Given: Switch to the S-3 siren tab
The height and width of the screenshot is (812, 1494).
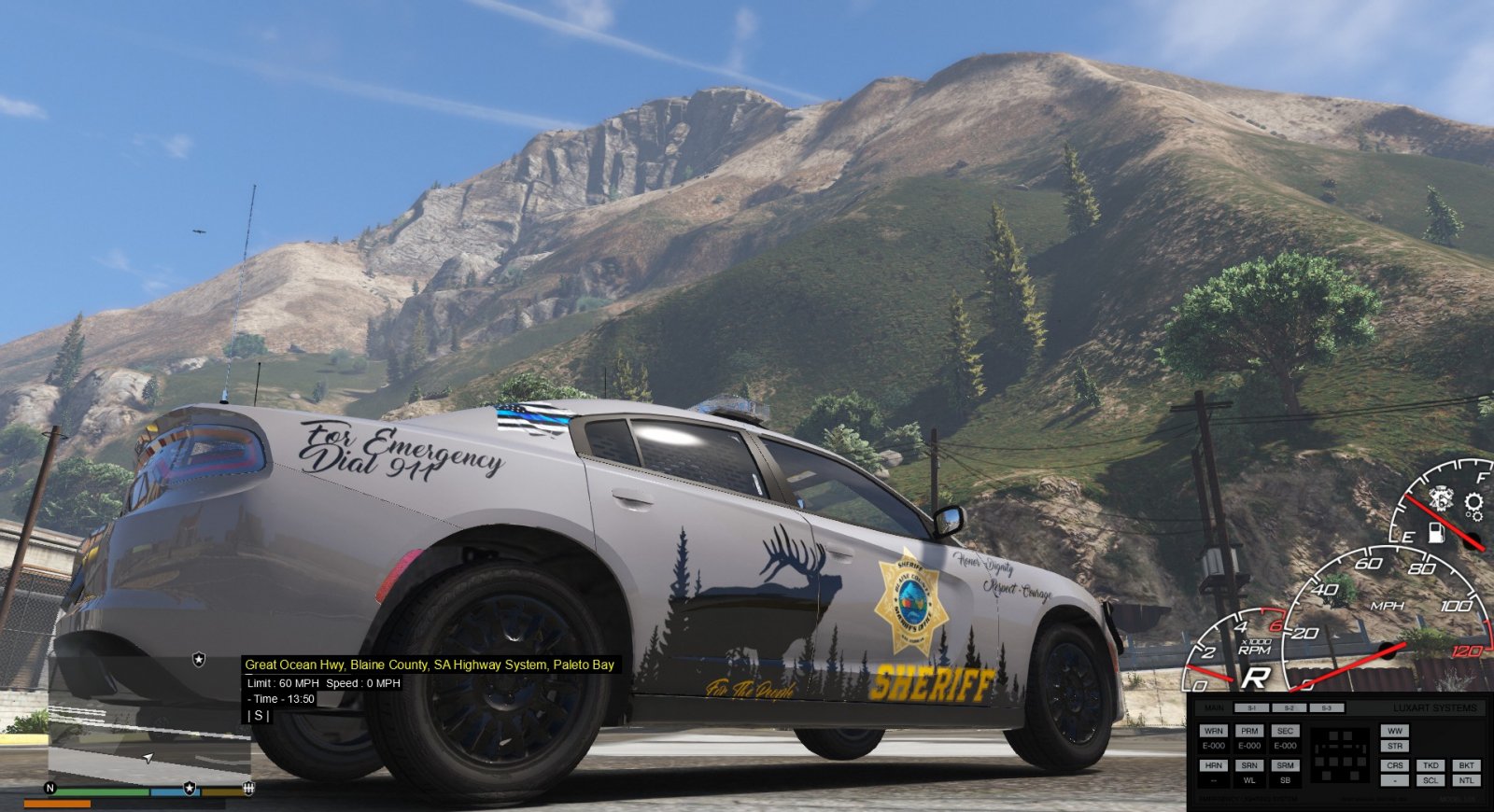Looking at the screenshot, I should pos(1326,708).
